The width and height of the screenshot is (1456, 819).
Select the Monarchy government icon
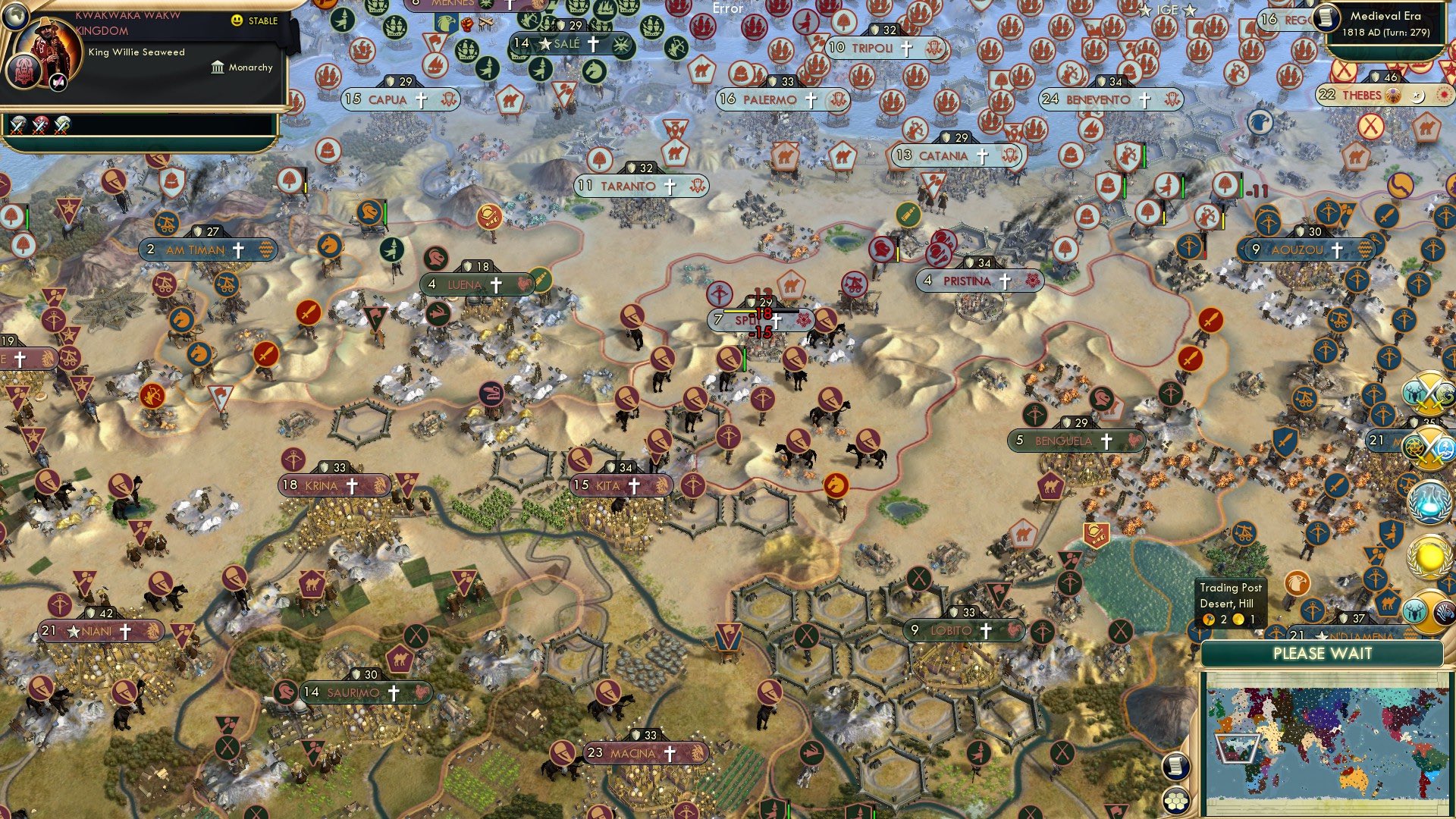(x=218, y=67)
